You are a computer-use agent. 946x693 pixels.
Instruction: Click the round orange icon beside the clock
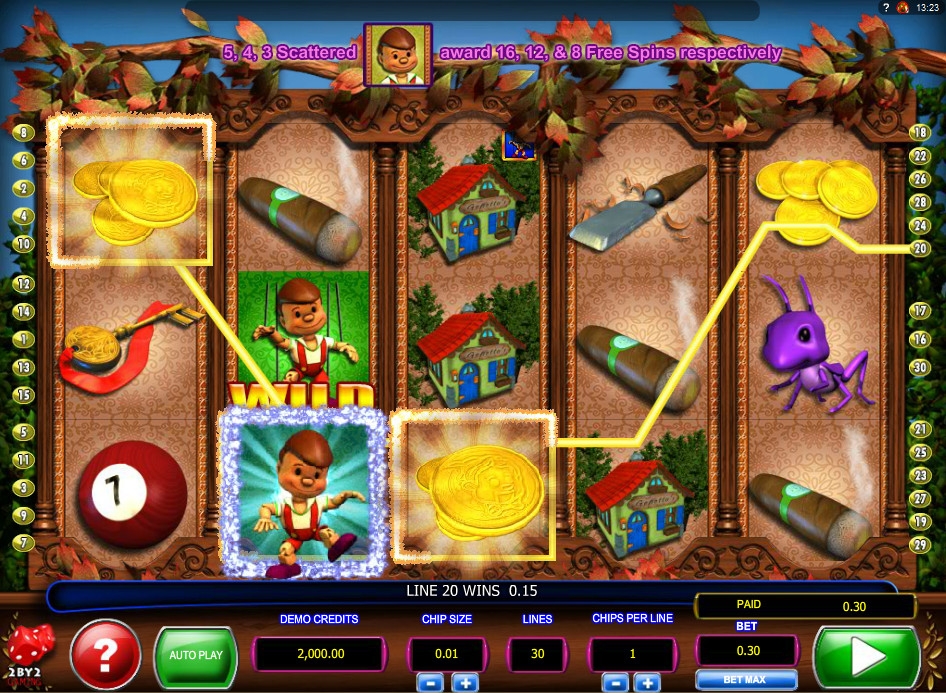904,7
